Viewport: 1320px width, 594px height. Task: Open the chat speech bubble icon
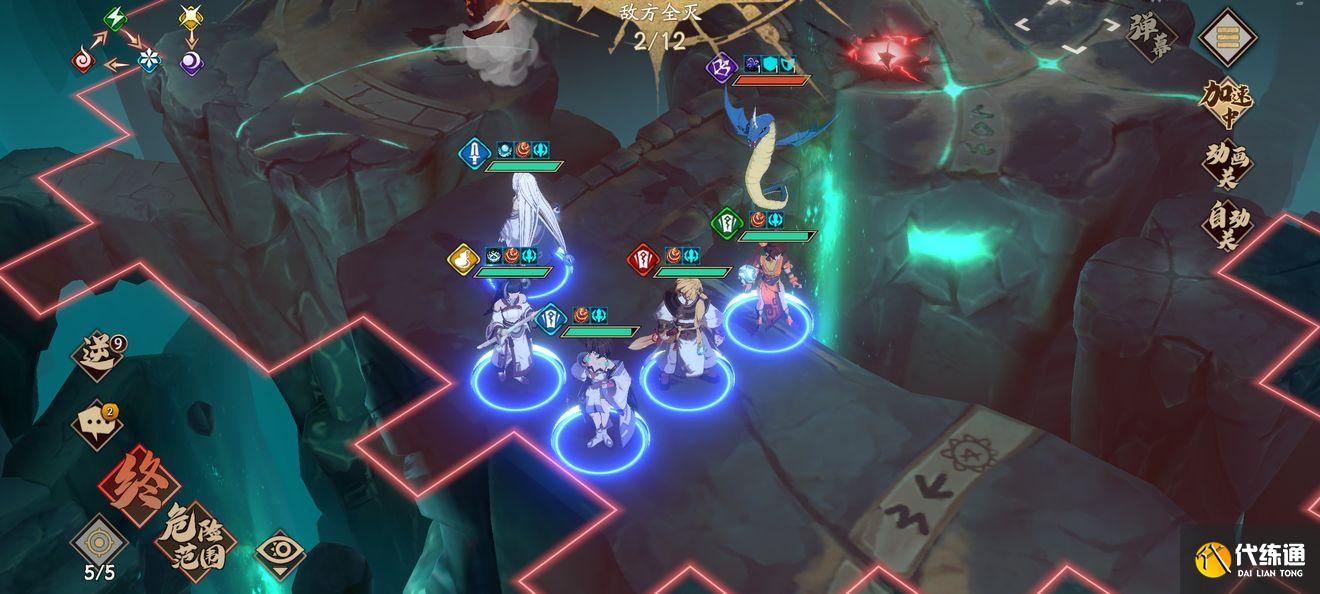[x=98, y=424]
